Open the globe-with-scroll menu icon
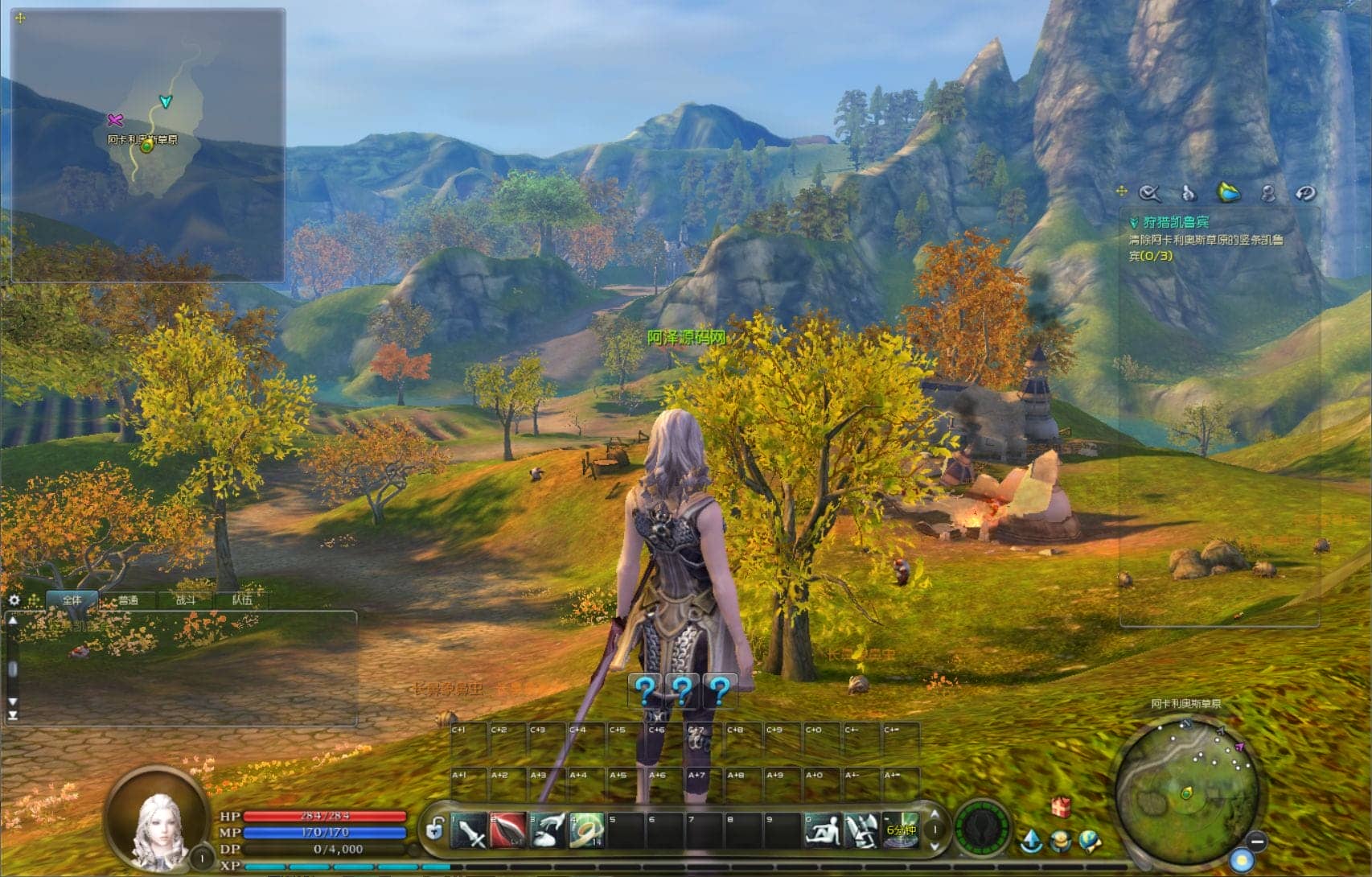This screenshot has height=877, width=1372. (1090, 841)
